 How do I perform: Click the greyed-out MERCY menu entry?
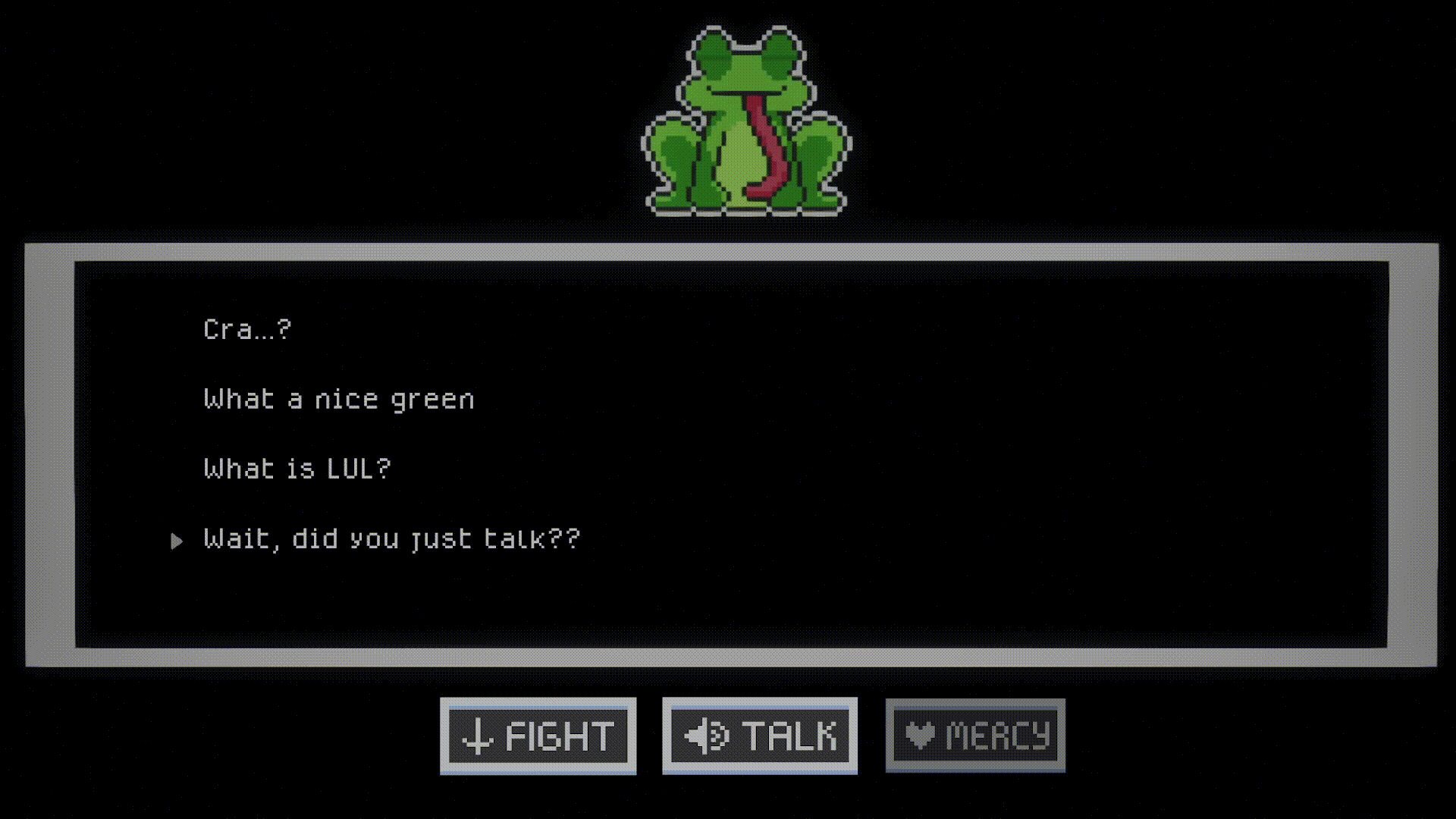coord(974,734)
